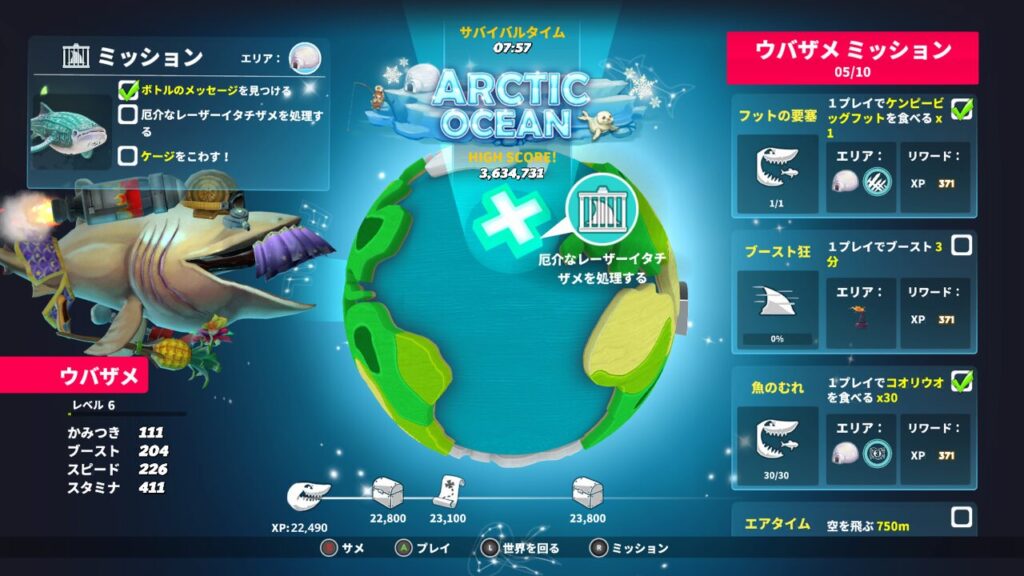Select the エアタイム mission row
Image resolution: width=1024 pixels, height=576 pixels.
[x=853, y=521]
